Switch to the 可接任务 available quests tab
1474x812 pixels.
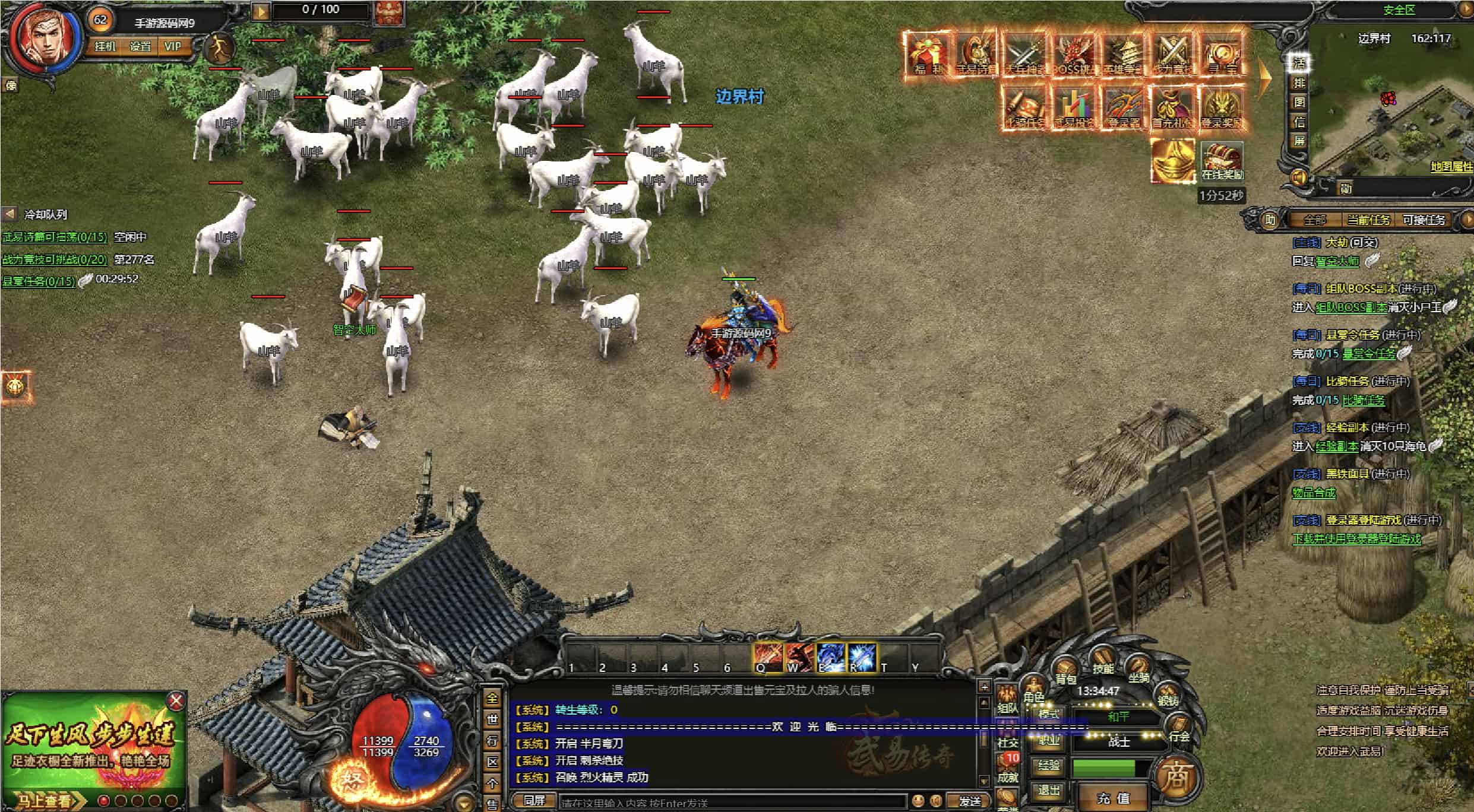tap(1424, 220)
